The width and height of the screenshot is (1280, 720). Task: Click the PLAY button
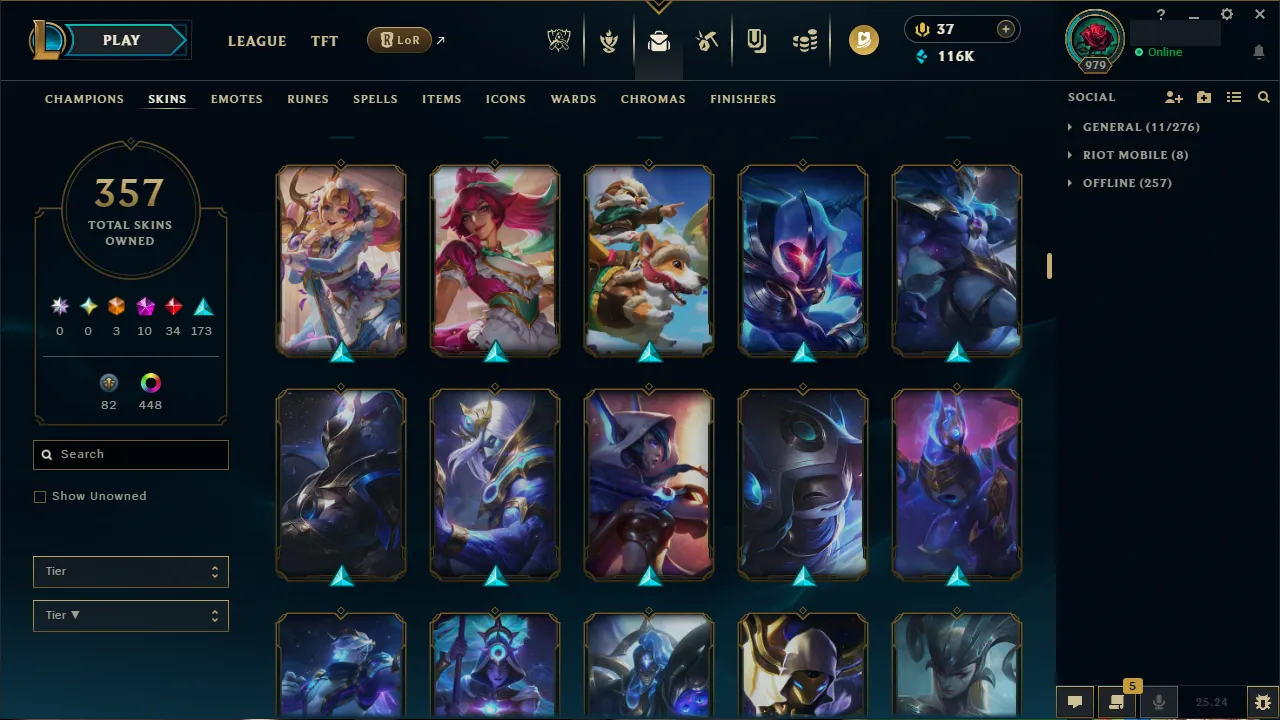coord(121,40)
